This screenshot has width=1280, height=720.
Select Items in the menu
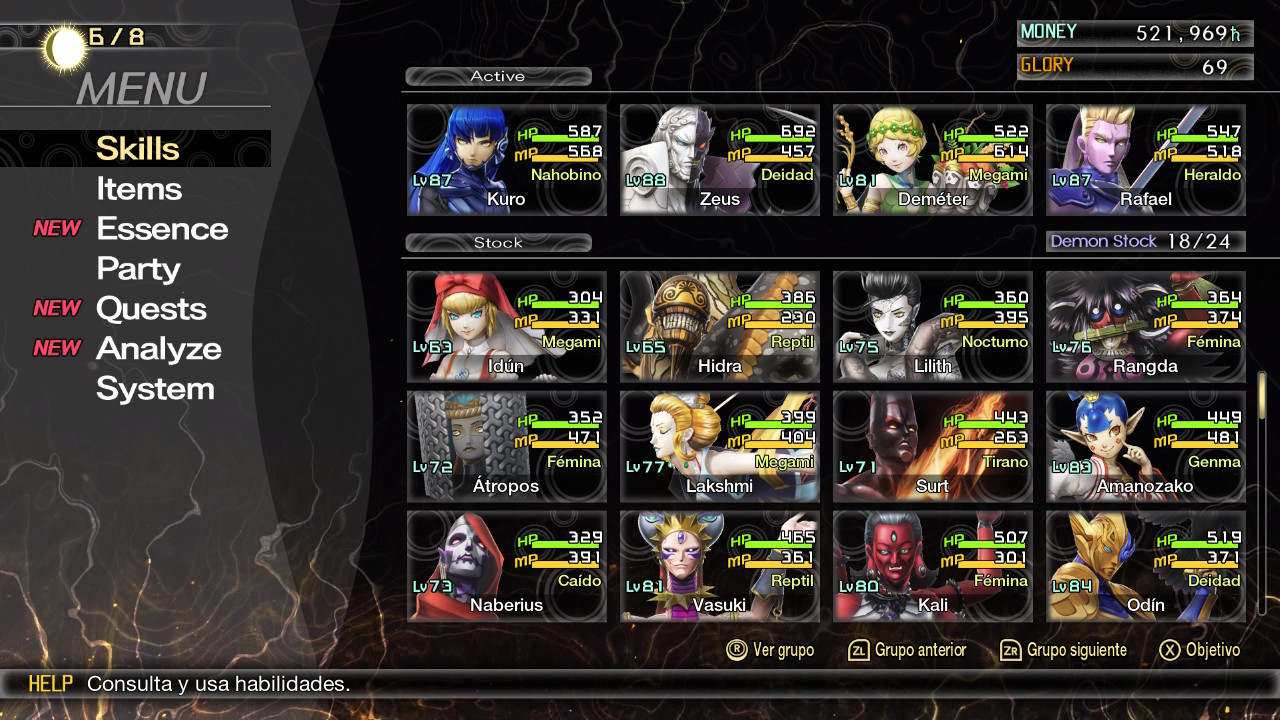click(x=139, y=189)
